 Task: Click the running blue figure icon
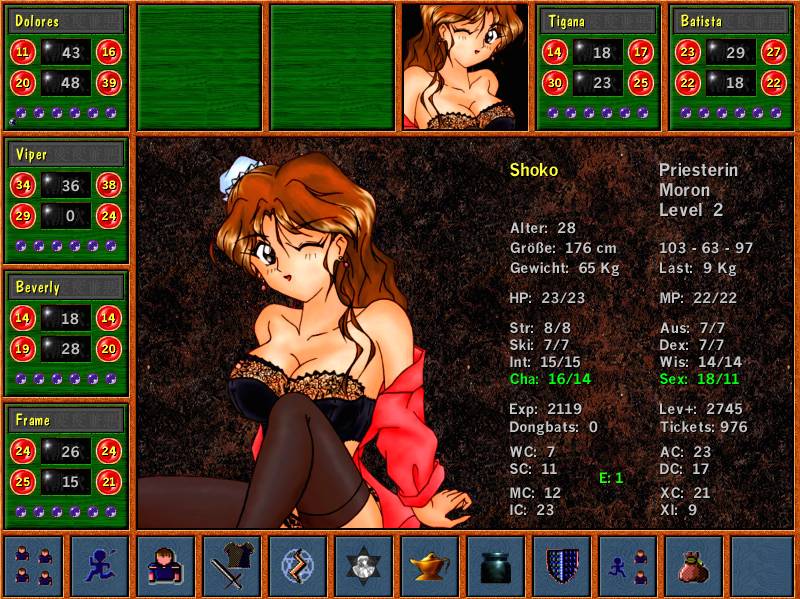click(100, 566)
